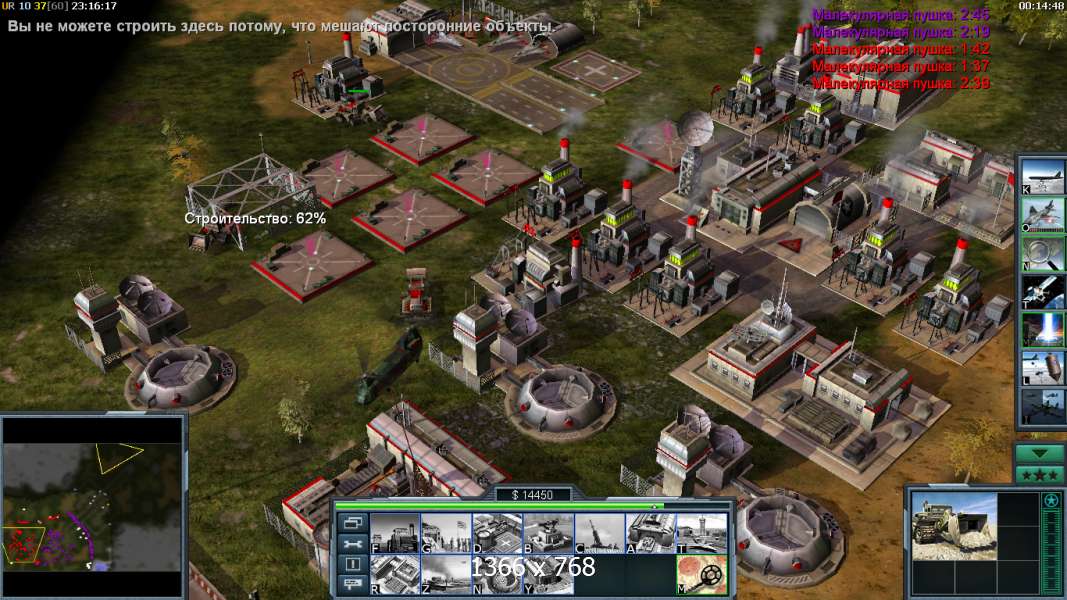Screen dimensions: 1067x600
Task: Choose the build icon labeled Z
Action: click(x=446, y=574)
